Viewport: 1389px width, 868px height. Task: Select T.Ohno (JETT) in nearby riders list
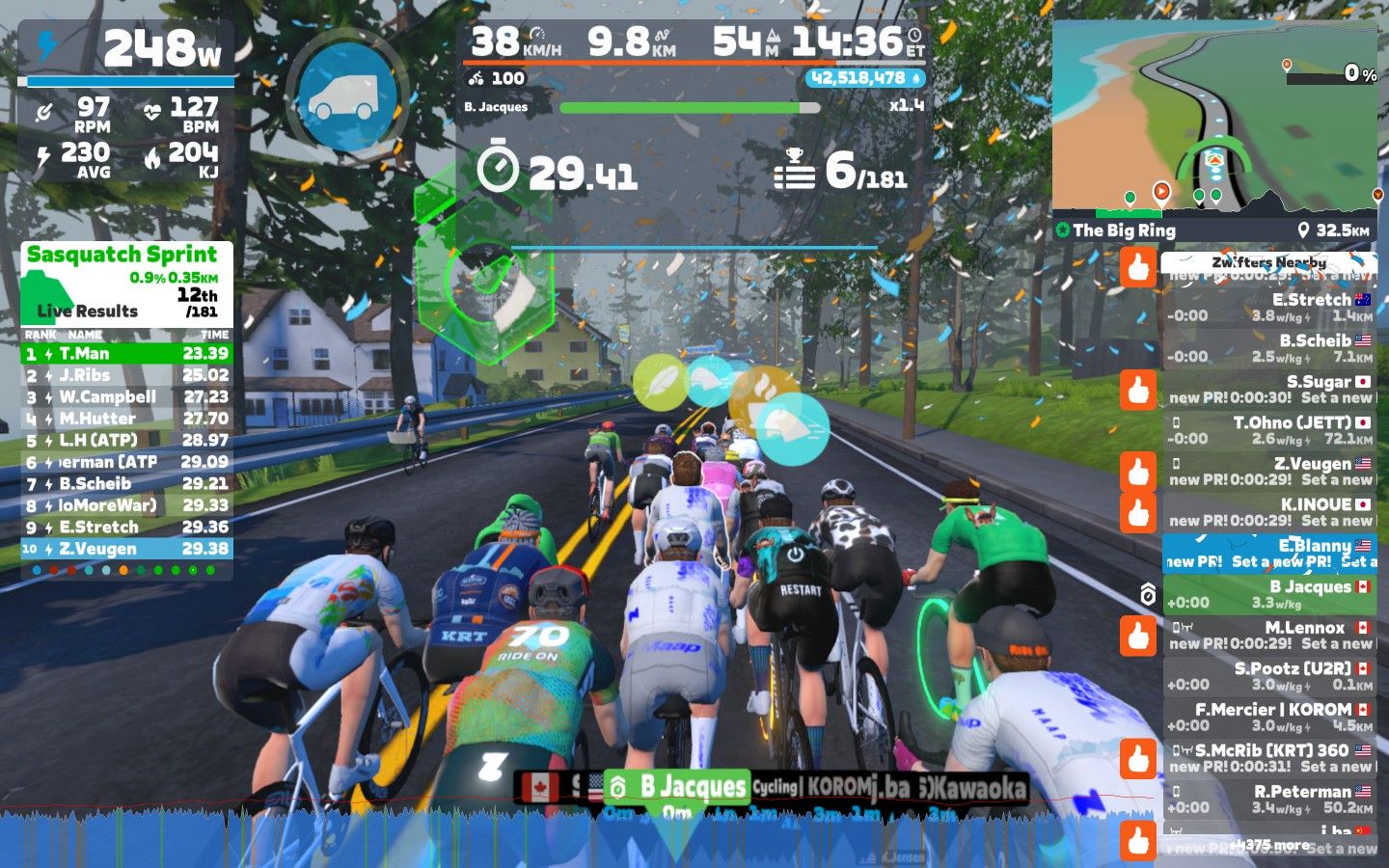tap(1268, 430)
